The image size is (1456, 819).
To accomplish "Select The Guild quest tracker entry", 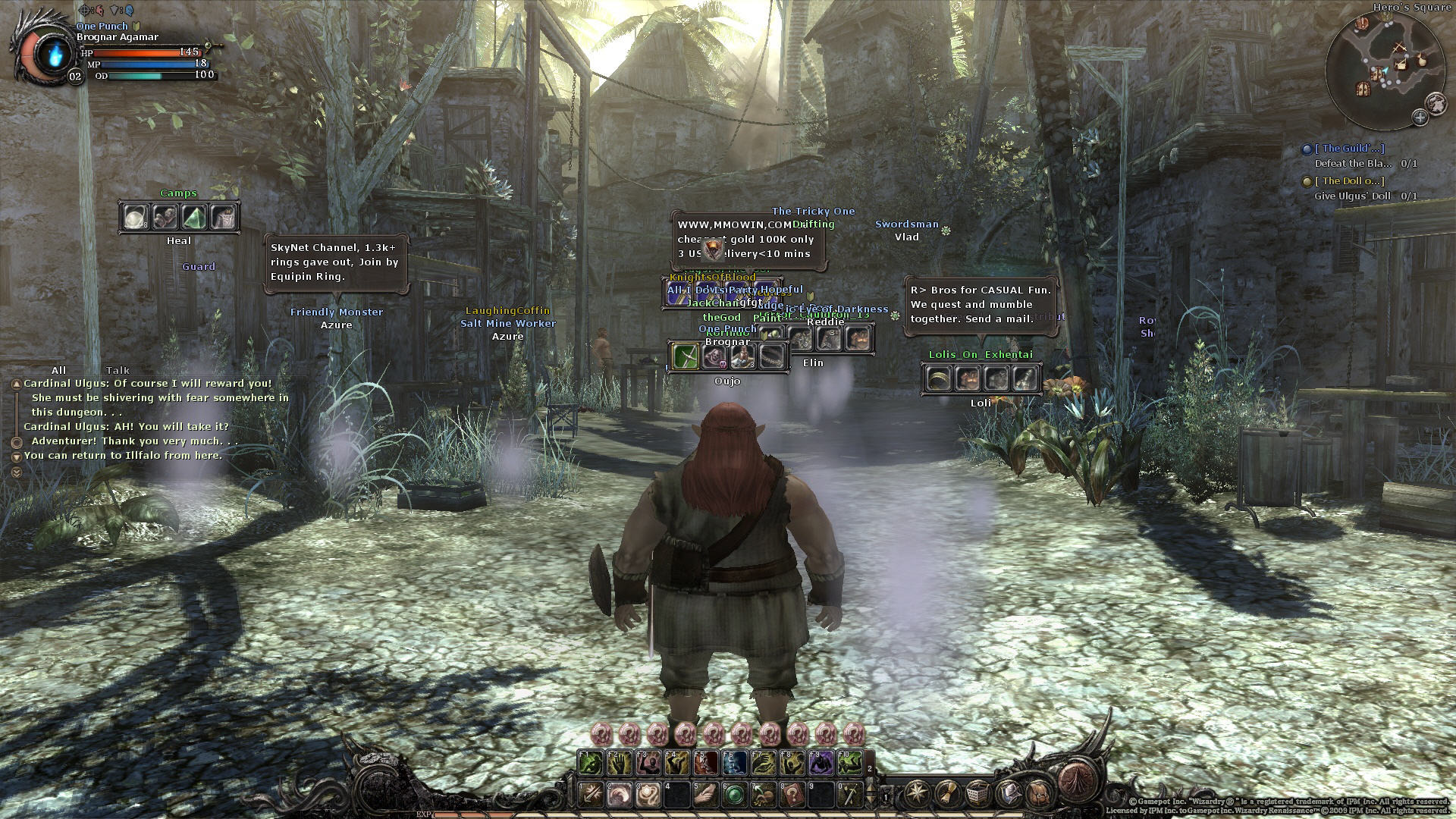I will tap(1348, 149).
